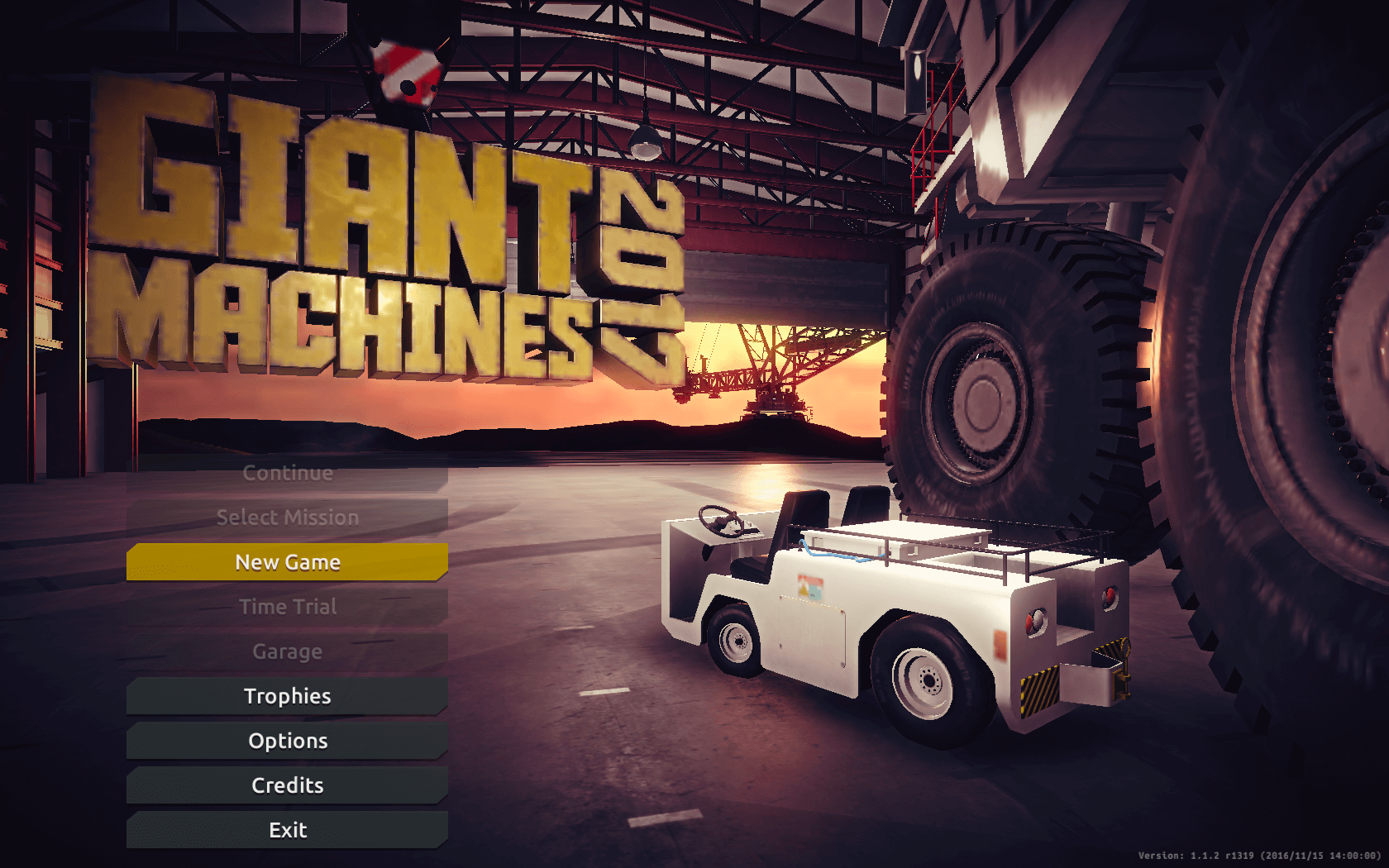Start a New Game
Screen dimensions: 1389x868
click(x=287, y=562)
